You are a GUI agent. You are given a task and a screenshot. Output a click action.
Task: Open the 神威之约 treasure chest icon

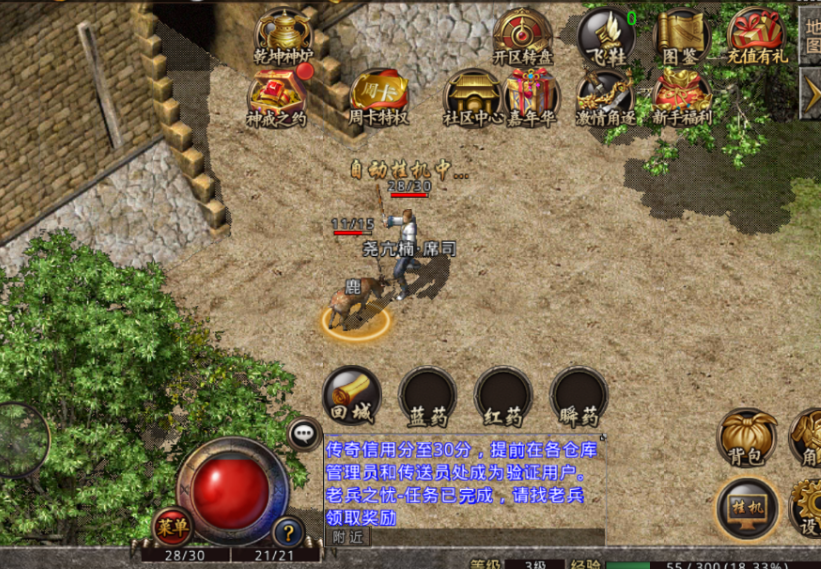tap(277, 97)
